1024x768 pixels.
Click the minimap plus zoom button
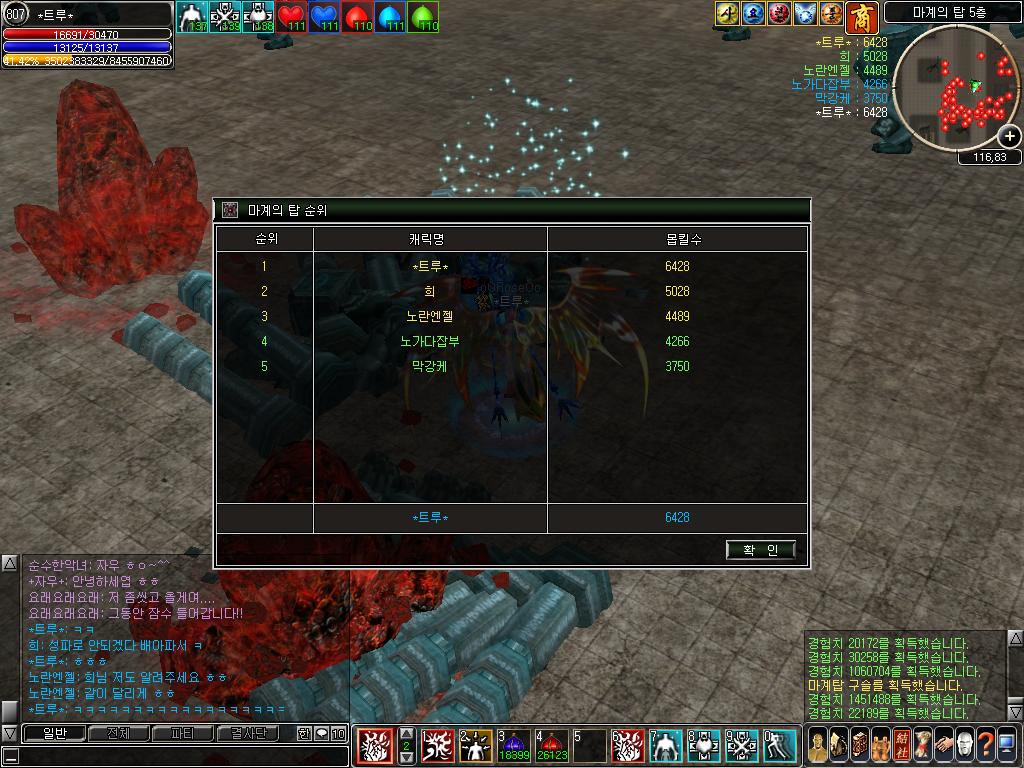[x=1010, y=136]
